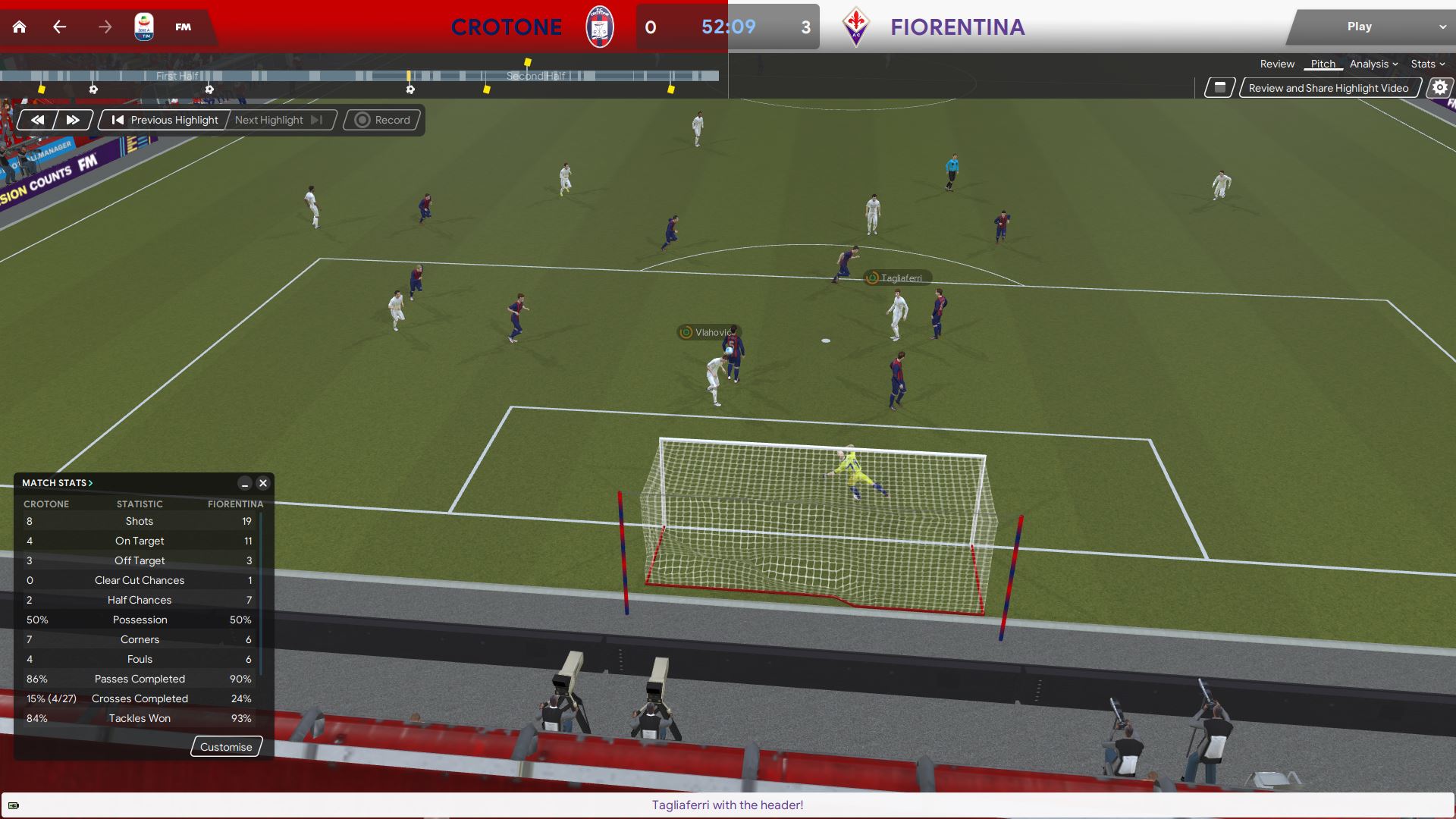The image size is (1456, 819).
Task: Open the Stats dropdown
Action: (1427, 64)
